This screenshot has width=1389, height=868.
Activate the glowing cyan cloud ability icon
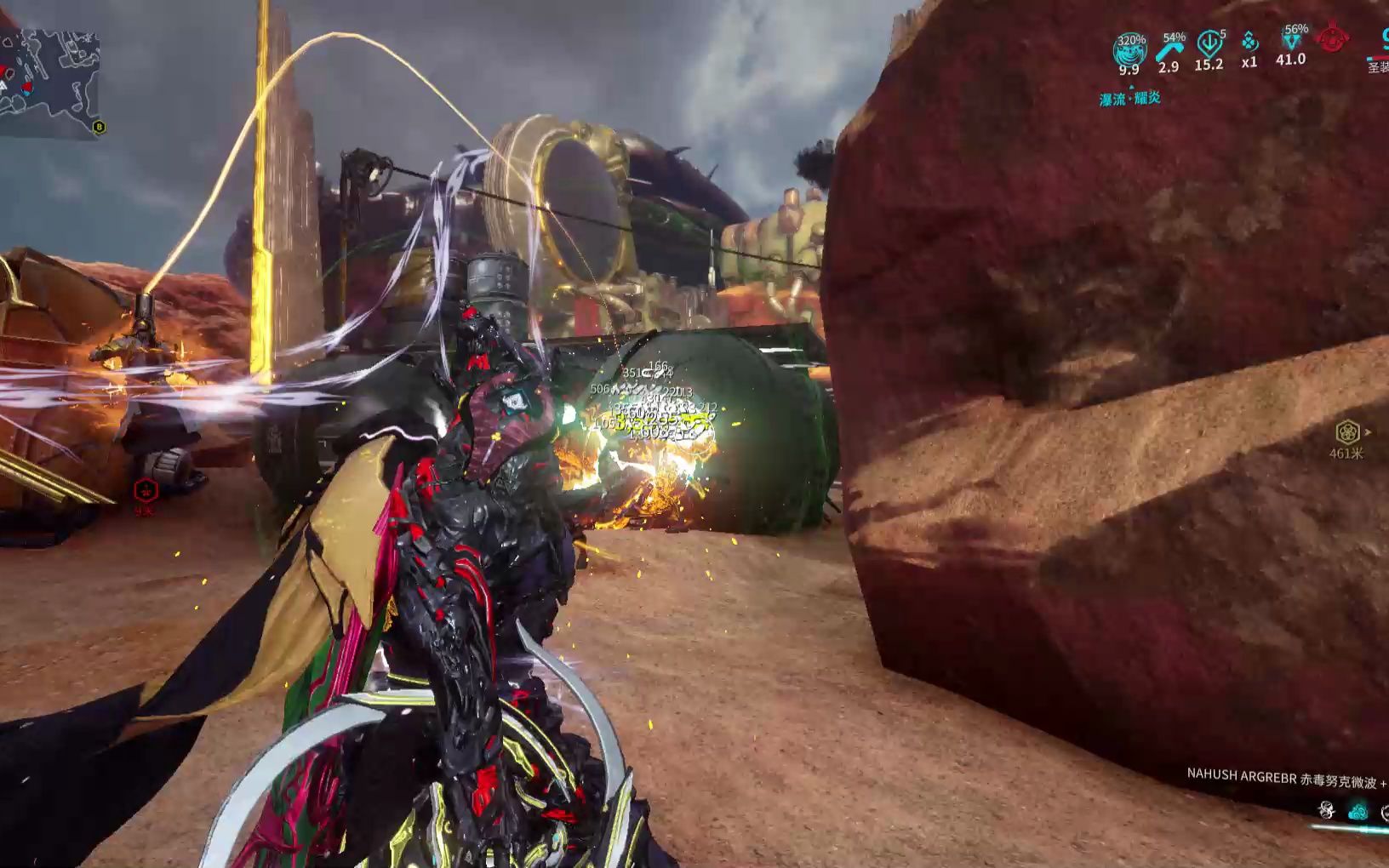pyautogui.click(x=1358, y=810)
